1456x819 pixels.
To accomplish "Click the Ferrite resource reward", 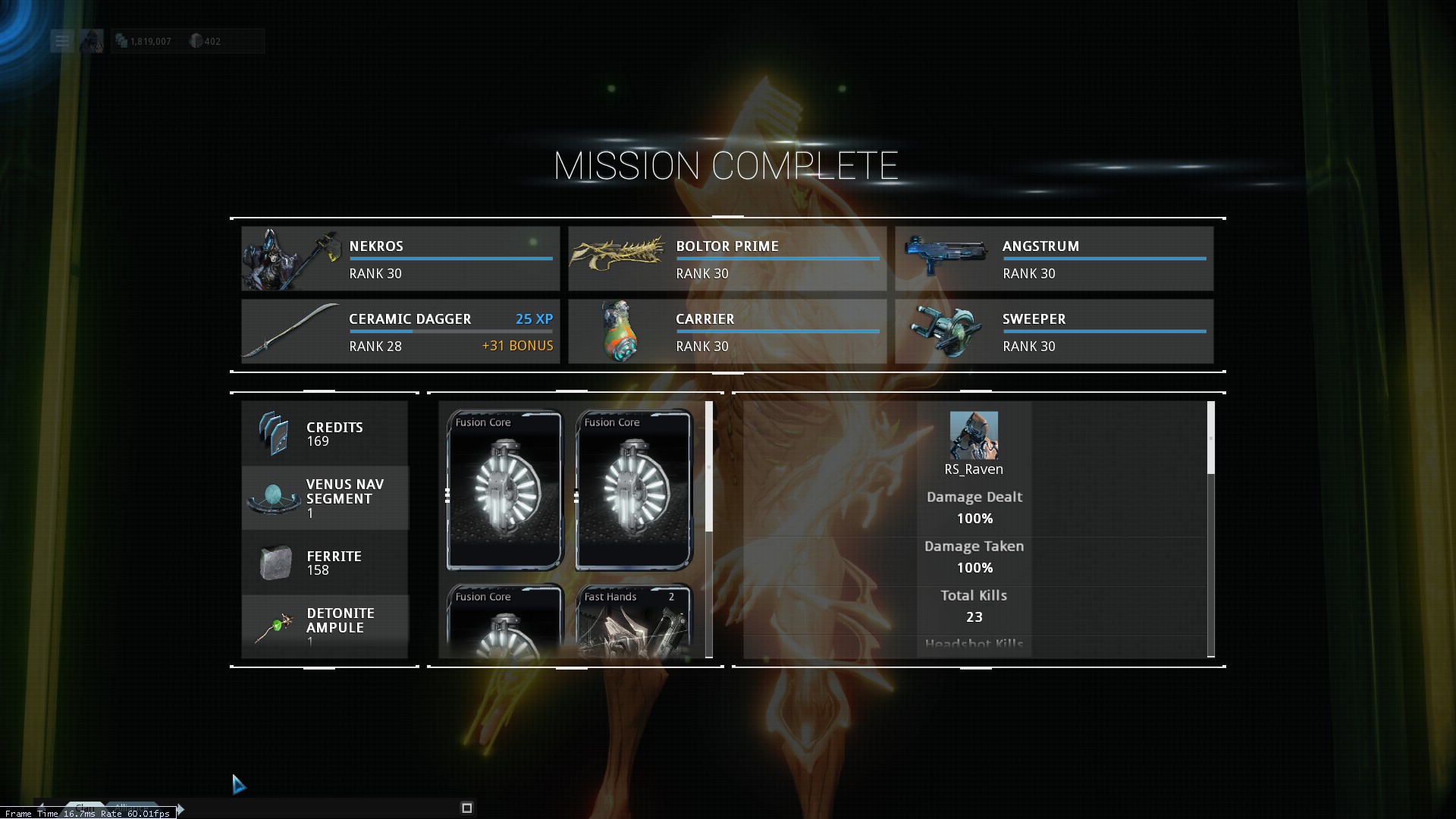I will (x=325, y=563).
